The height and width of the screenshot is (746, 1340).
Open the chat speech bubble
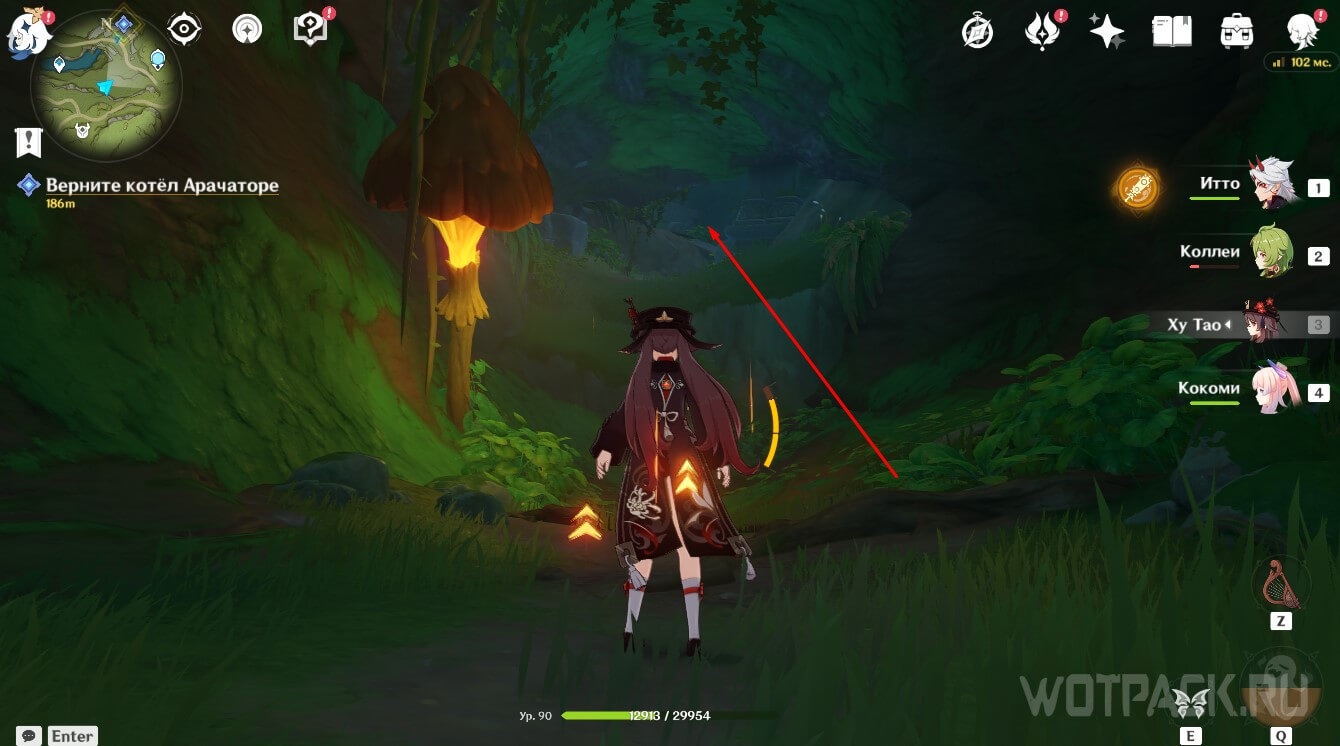coord(30,736)
